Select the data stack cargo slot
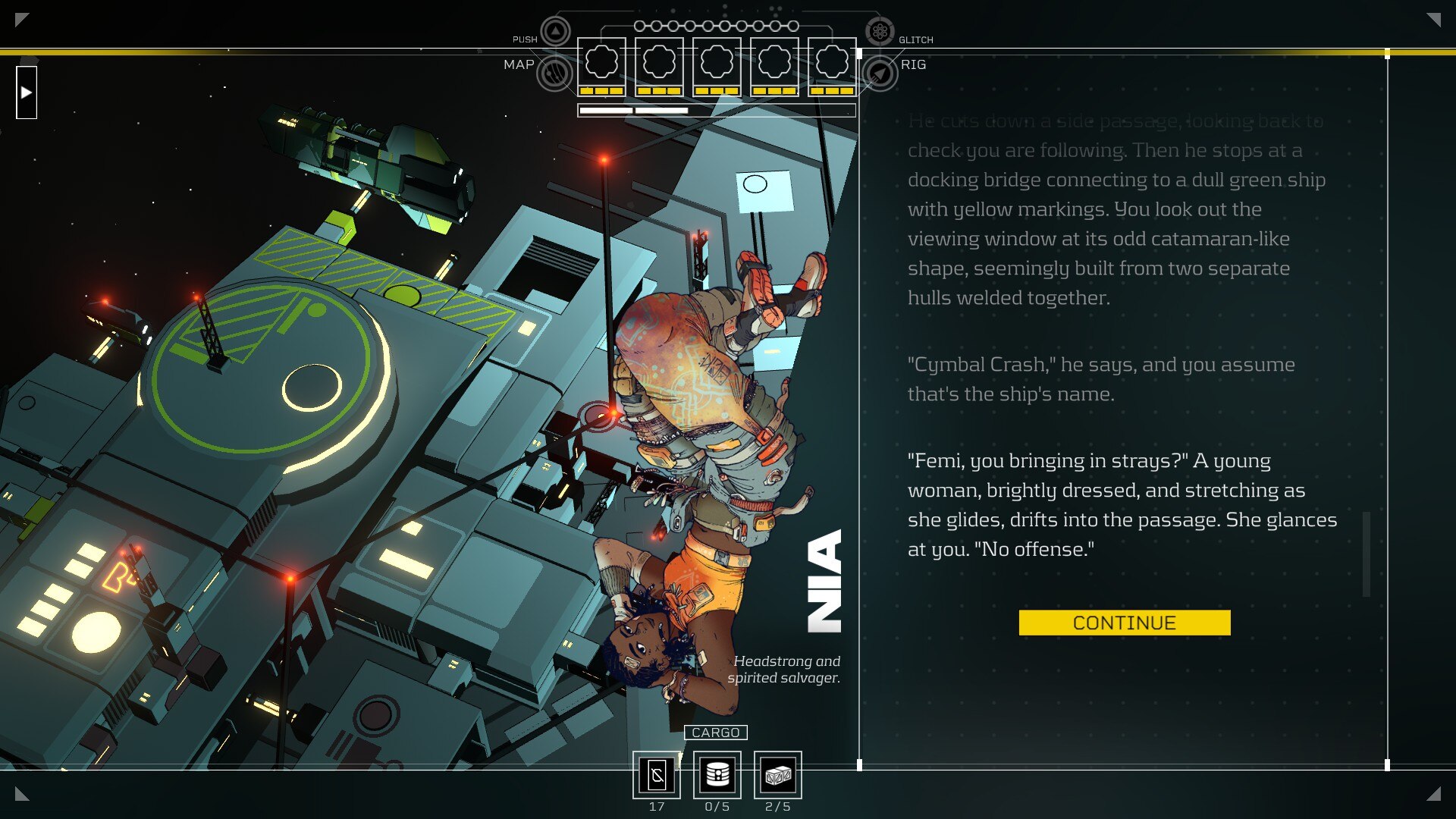The width and height of the screenshot is (1456, 819). click(717, 775)
